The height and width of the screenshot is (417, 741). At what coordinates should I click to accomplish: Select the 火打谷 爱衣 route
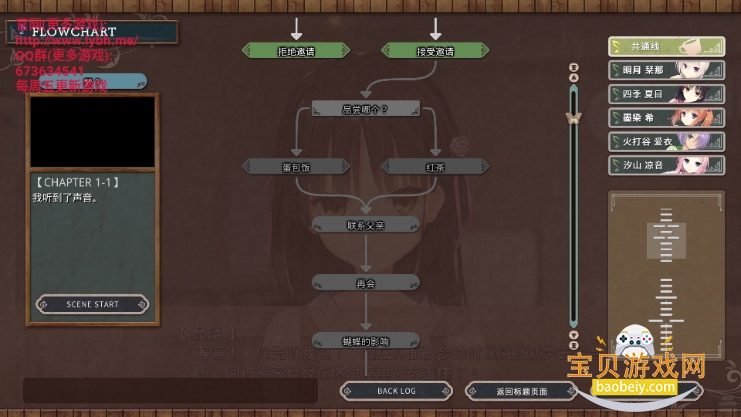pyautogui.click(x=666, y=141)
